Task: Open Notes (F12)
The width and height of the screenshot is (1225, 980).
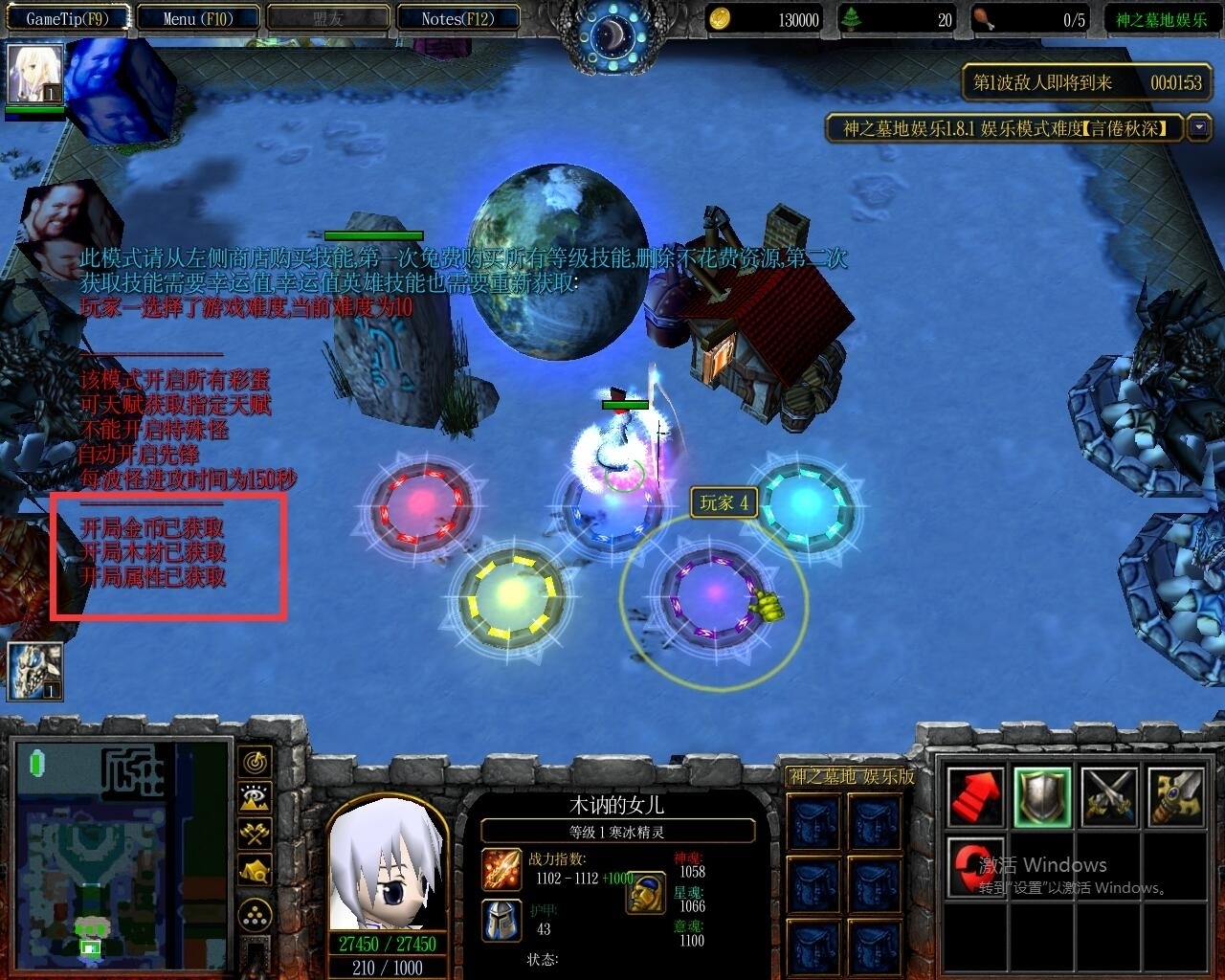Action: pyautogui.click(x=457, y=18)
